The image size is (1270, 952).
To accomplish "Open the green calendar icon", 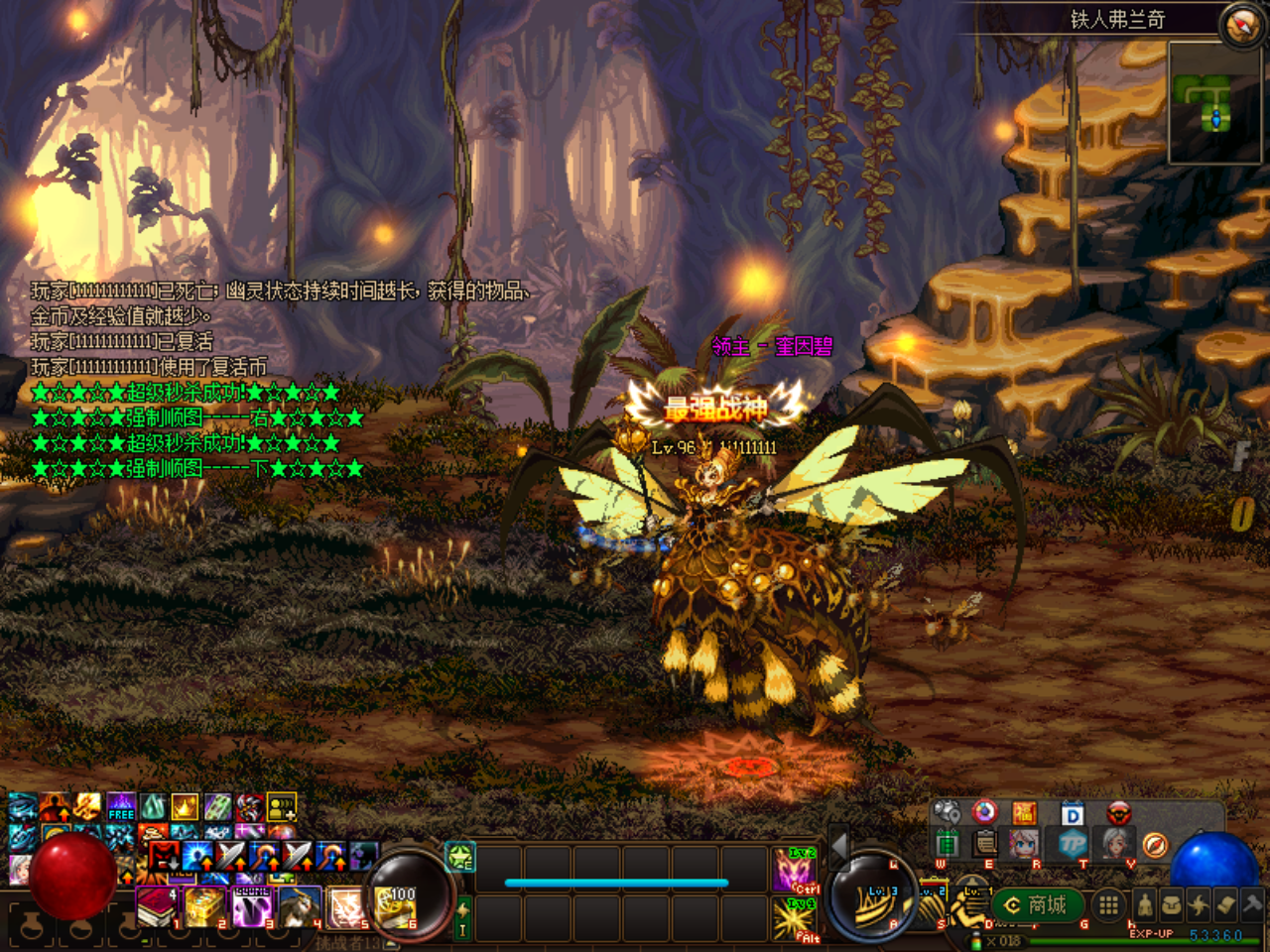I will (948, 844).
